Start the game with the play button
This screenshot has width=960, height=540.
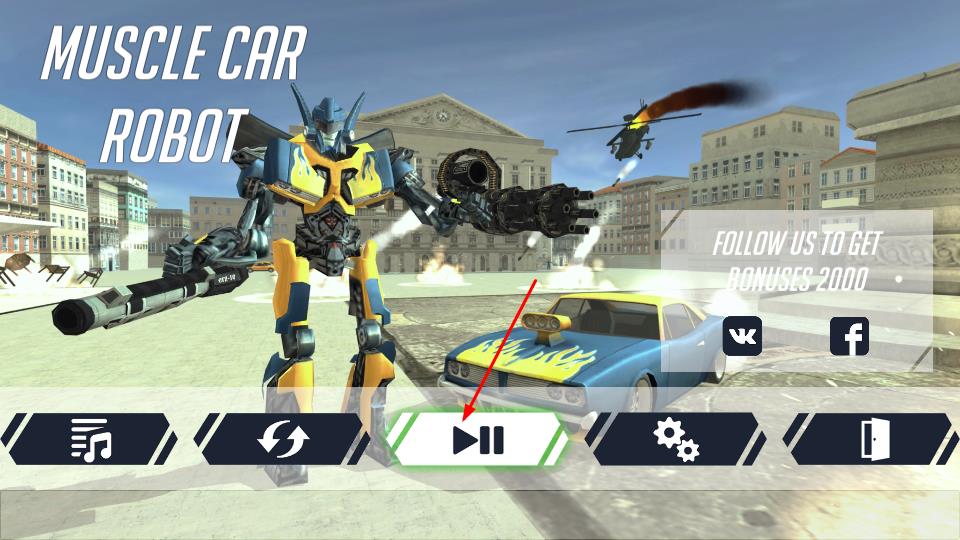point(478,439)
